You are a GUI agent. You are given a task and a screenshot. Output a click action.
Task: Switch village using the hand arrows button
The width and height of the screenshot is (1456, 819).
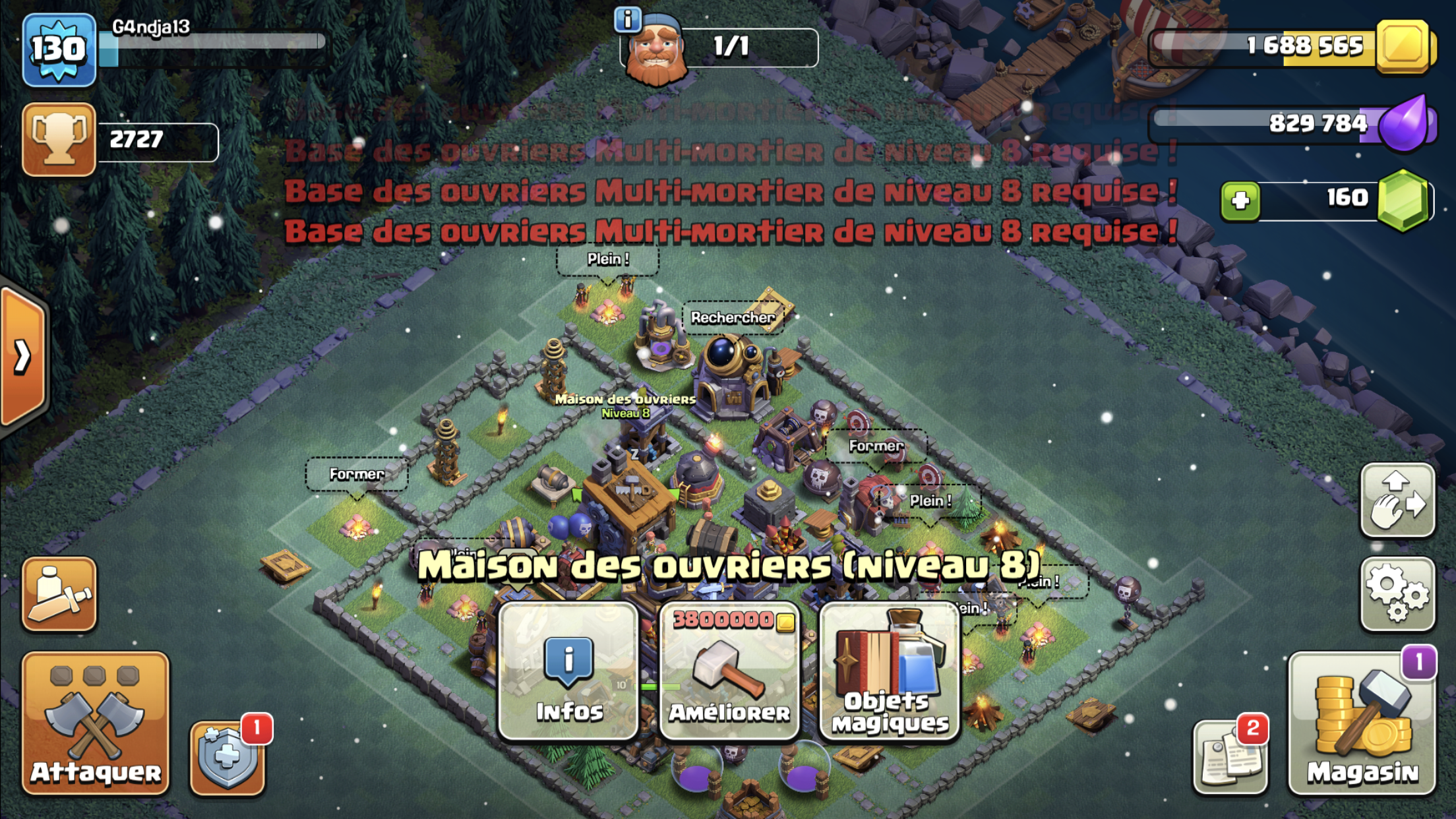pos(1397,500)
